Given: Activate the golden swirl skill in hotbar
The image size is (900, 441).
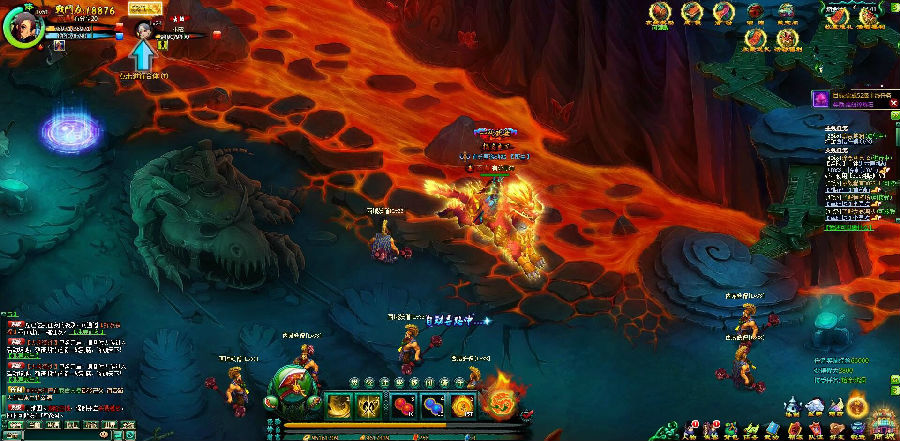Looking at the screenshot, I should click(x=342, y=404).
